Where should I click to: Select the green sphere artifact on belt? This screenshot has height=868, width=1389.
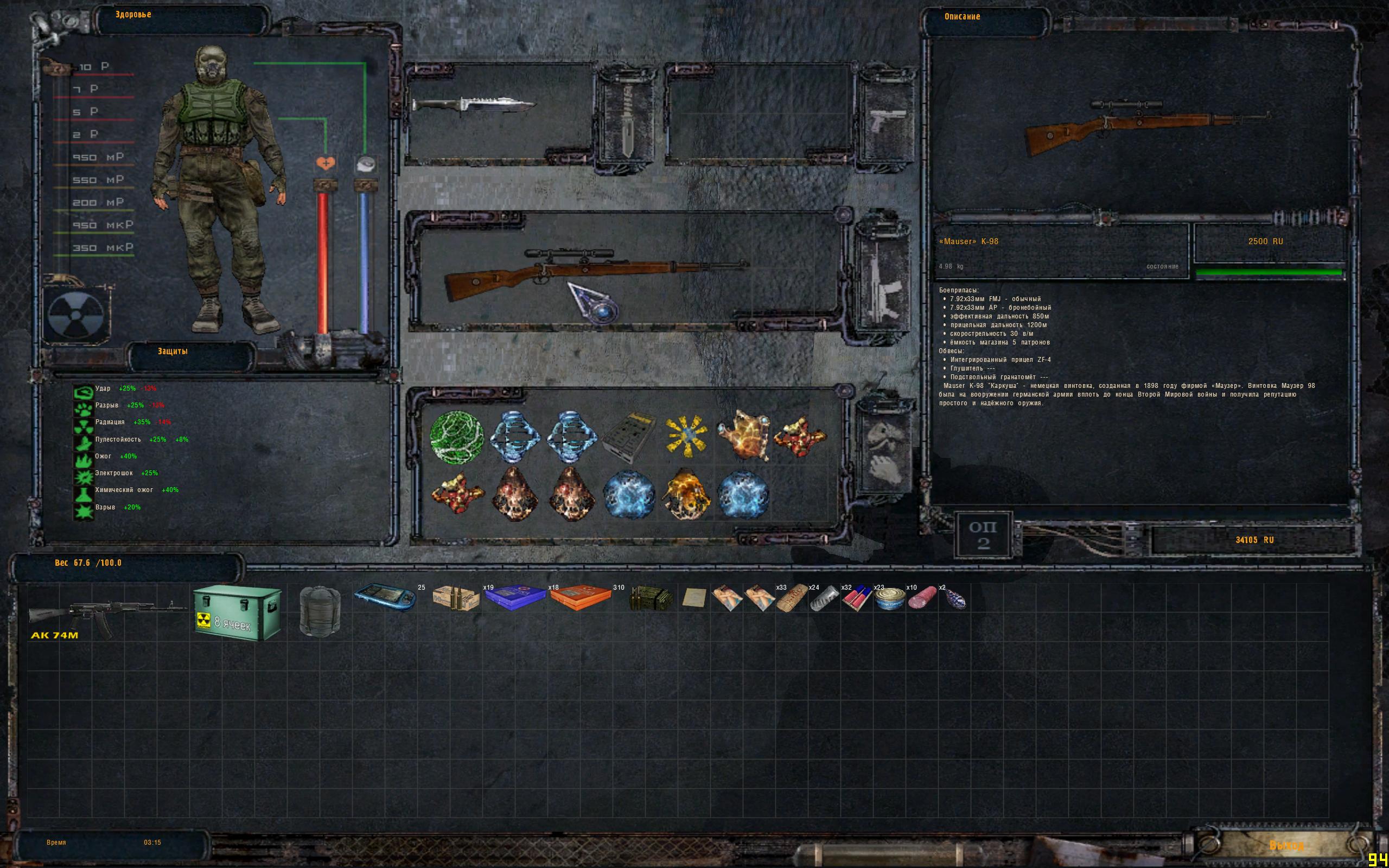456,437
